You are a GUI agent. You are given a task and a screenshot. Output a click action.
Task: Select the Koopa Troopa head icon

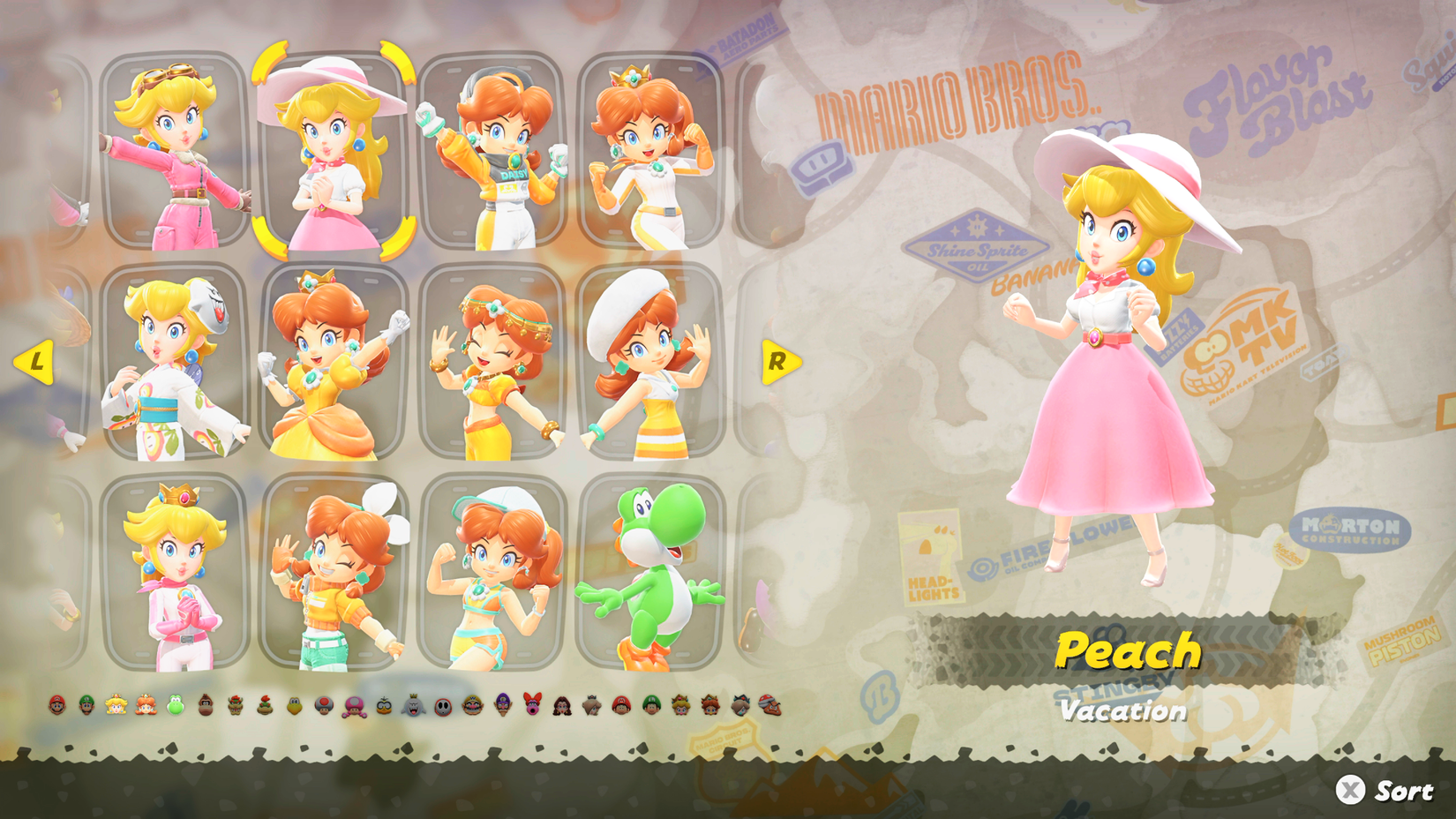click(293, 704)
